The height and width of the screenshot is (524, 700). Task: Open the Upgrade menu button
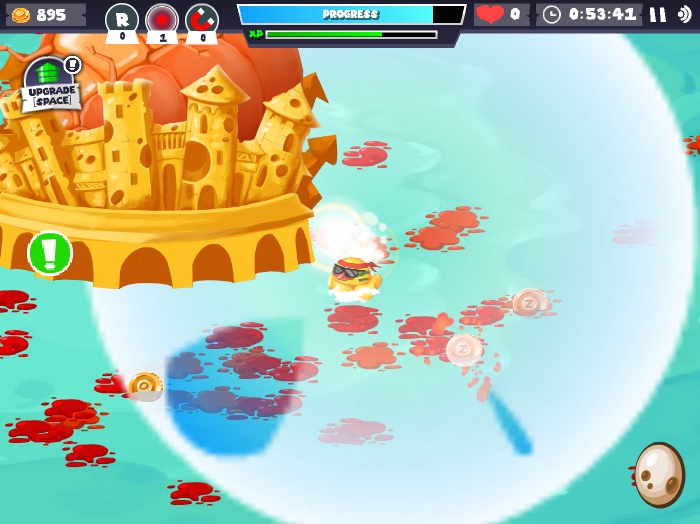tap(49, 84)
